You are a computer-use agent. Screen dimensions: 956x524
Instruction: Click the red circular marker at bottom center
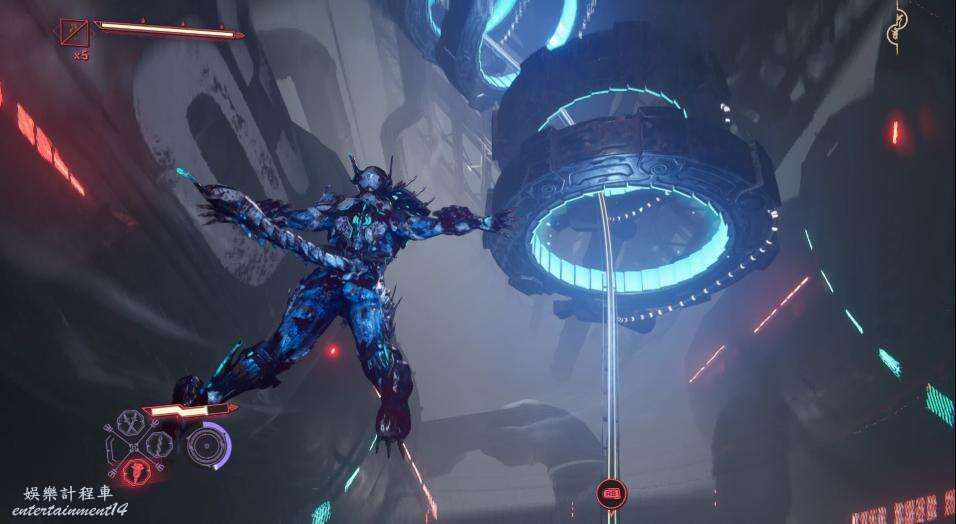[608, 493]
